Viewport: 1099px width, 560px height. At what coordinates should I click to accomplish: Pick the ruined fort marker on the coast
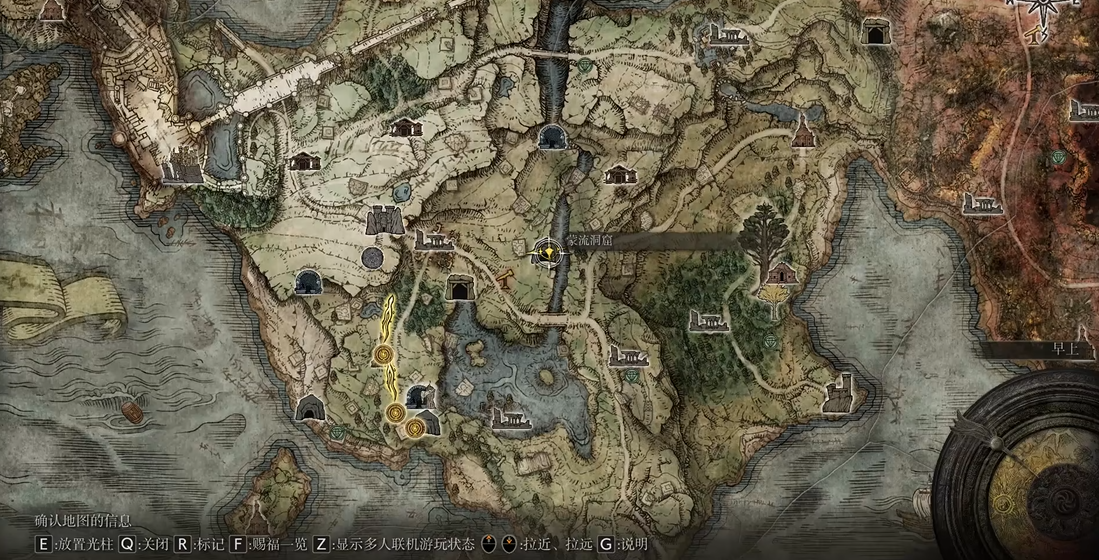(838, 393)
